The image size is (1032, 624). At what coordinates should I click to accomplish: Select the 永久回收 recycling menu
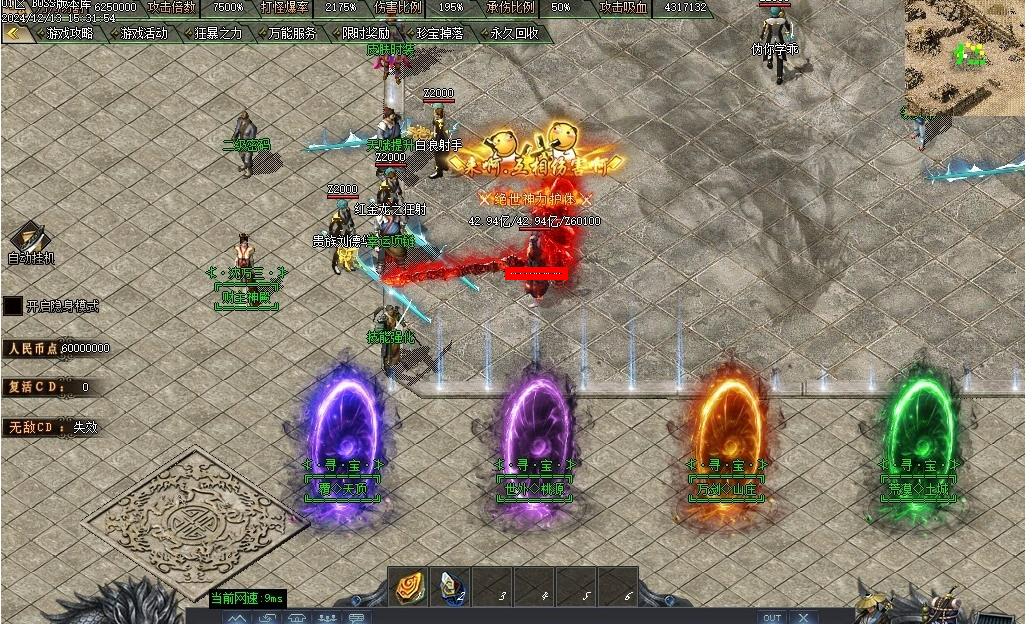[514, 33]
